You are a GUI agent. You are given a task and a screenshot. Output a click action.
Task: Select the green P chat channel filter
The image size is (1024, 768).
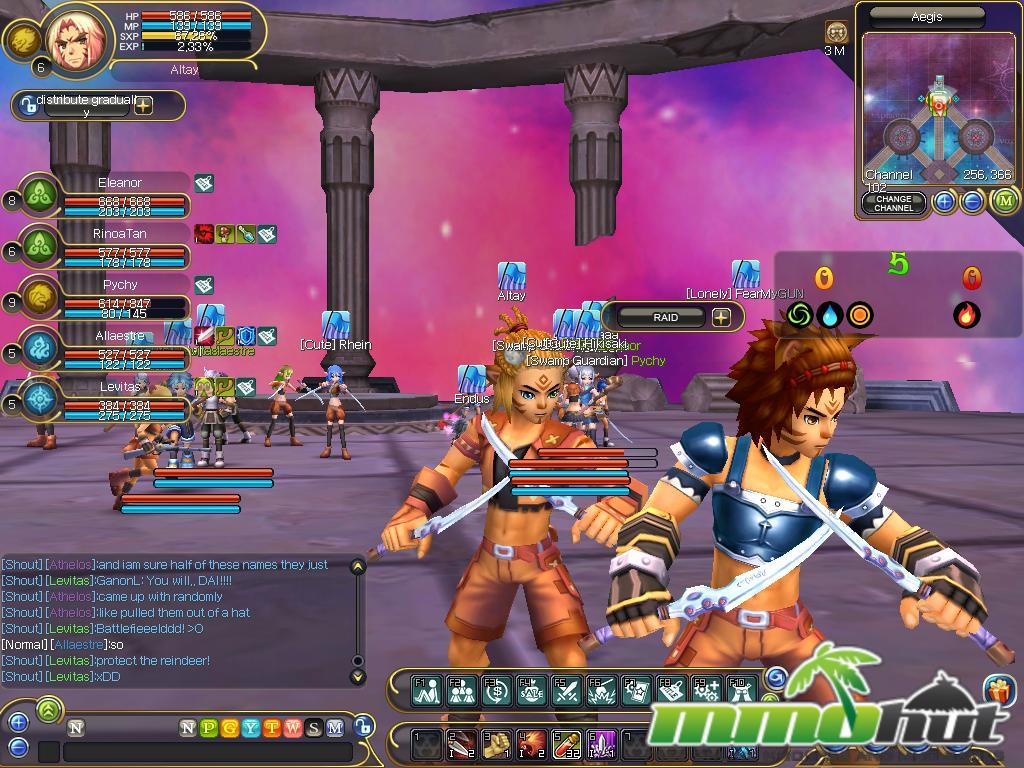click(209, 728)
